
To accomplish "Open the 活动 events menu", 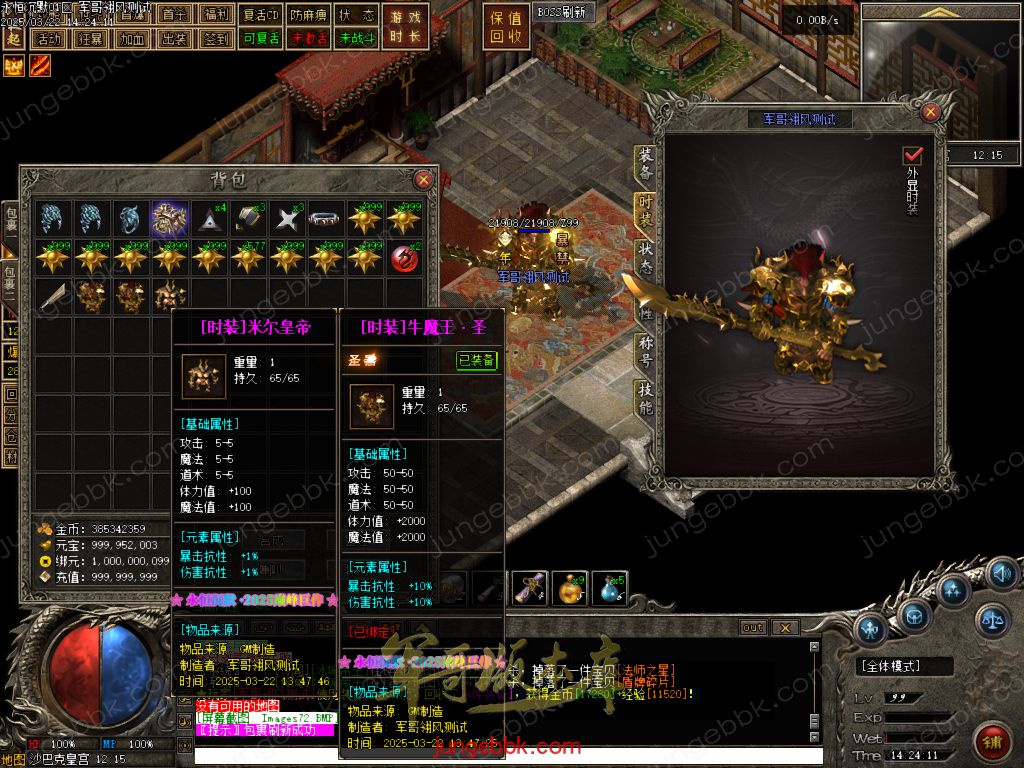I will (x=48, y=39).
